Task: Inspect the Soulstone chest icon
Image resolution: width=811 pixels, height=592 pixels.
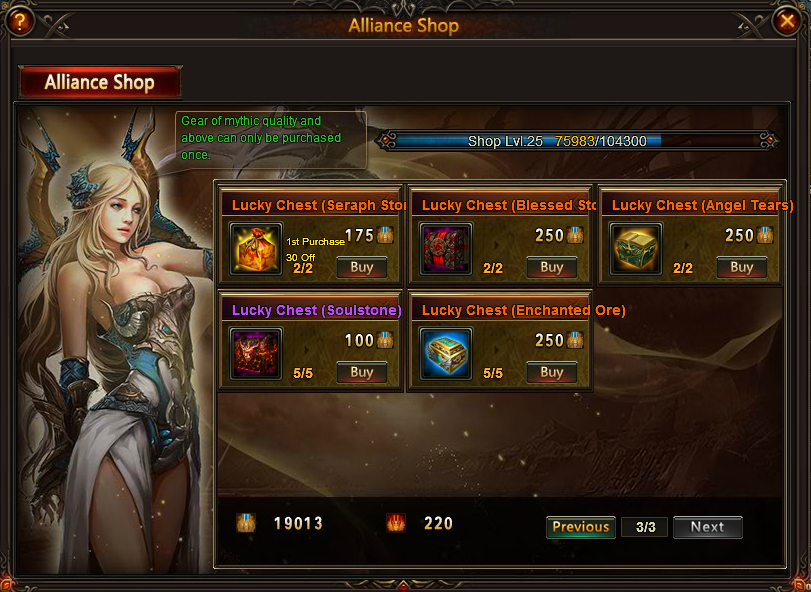Action: (256, 353)
